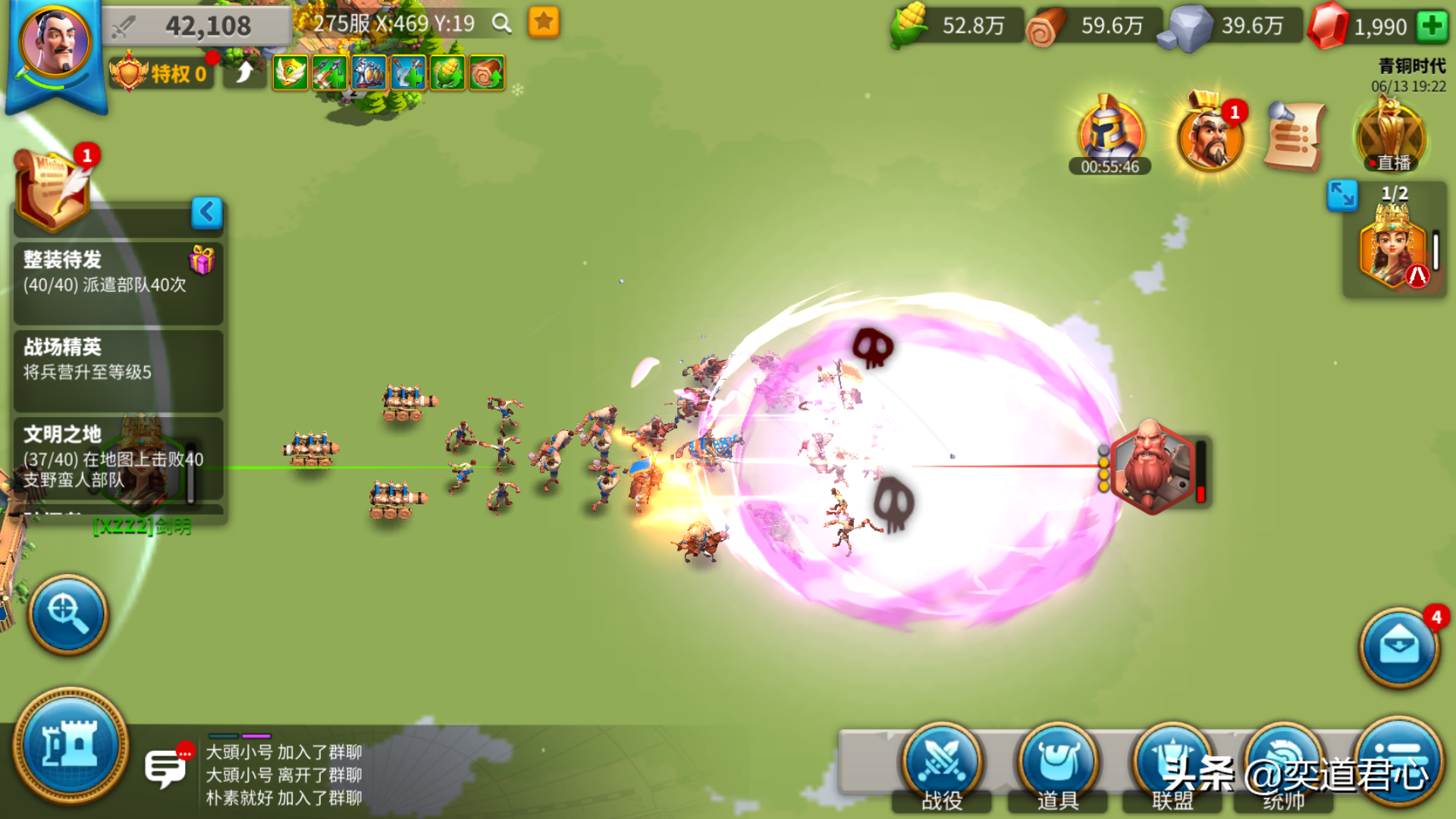Open the golden helmet timed event

point(1109,133)
